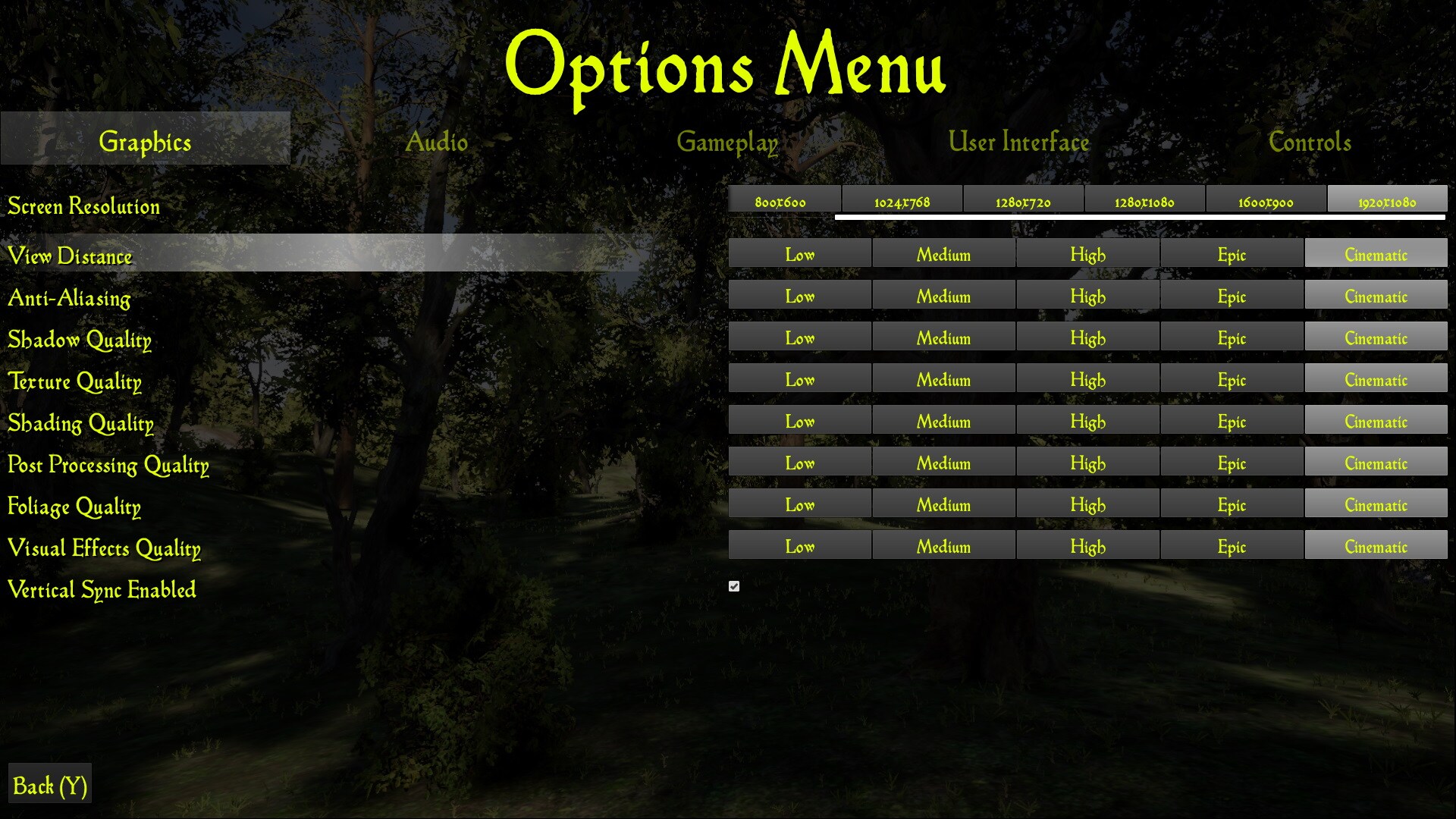1456x819 pixels.
Task: Select High for Shadow Quality
Action: [1087, 337]
